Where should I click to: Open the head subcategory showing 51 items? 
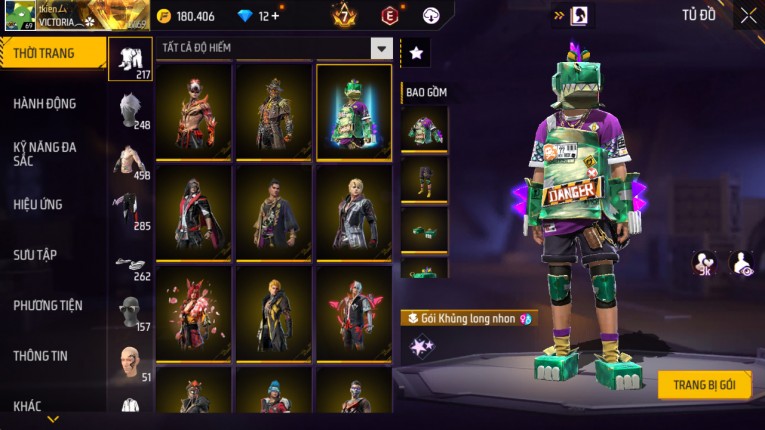131,362
